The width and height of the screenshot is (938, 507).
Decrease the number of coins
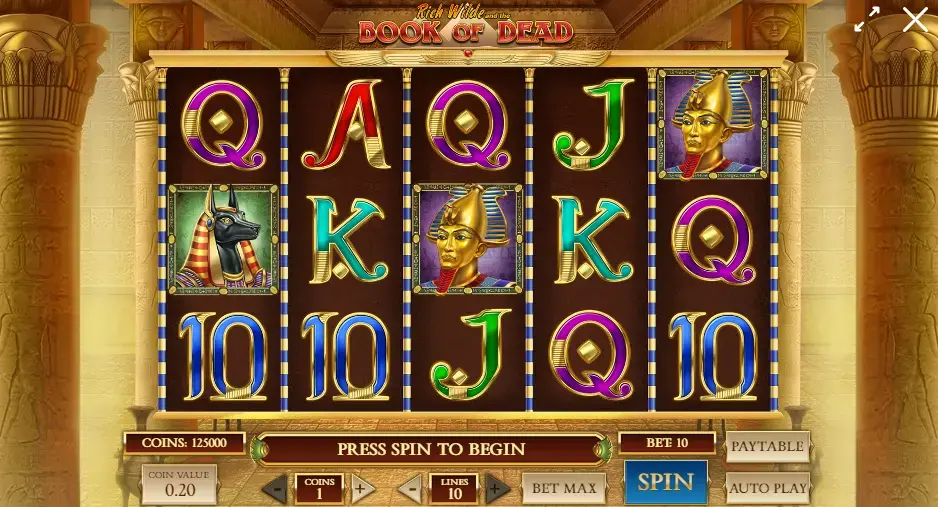pyautogui.click(x=275, y=489)
